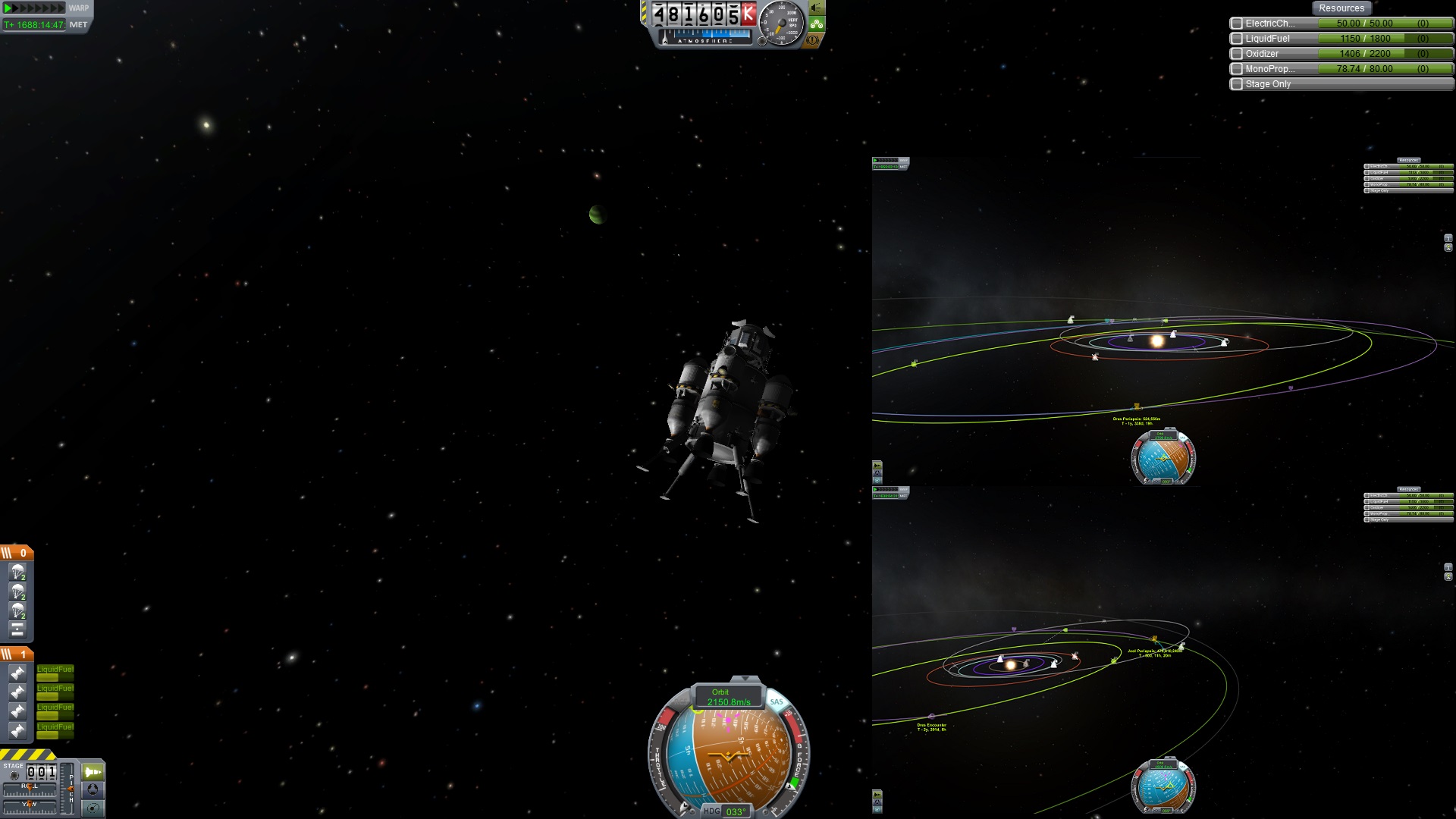
Task: Select the stage 1 orange header
Action: point(17,654)
